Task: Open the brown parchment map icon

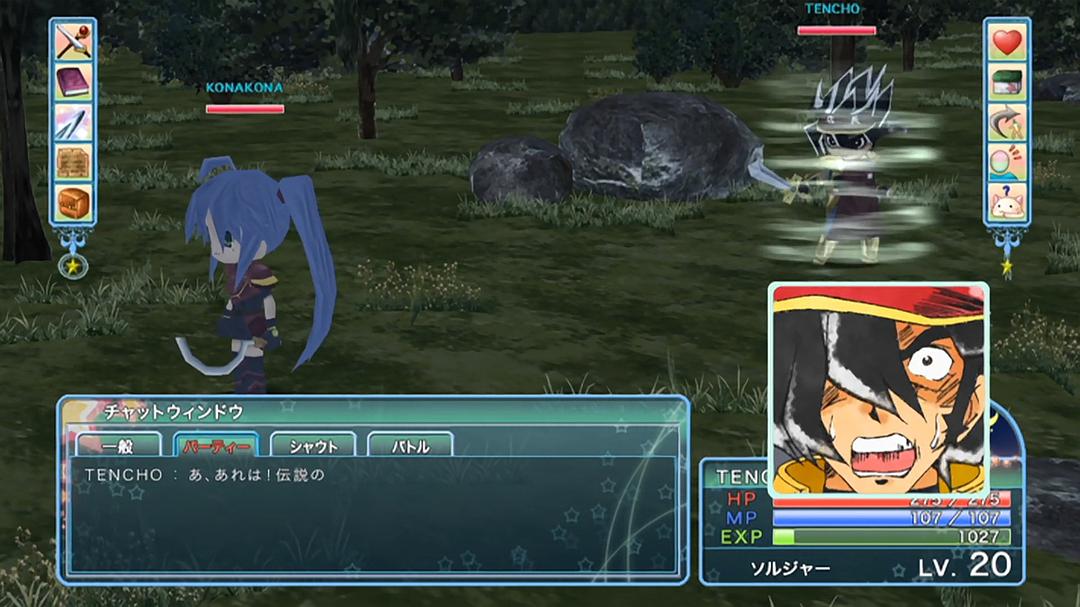Action: [73, 162]
